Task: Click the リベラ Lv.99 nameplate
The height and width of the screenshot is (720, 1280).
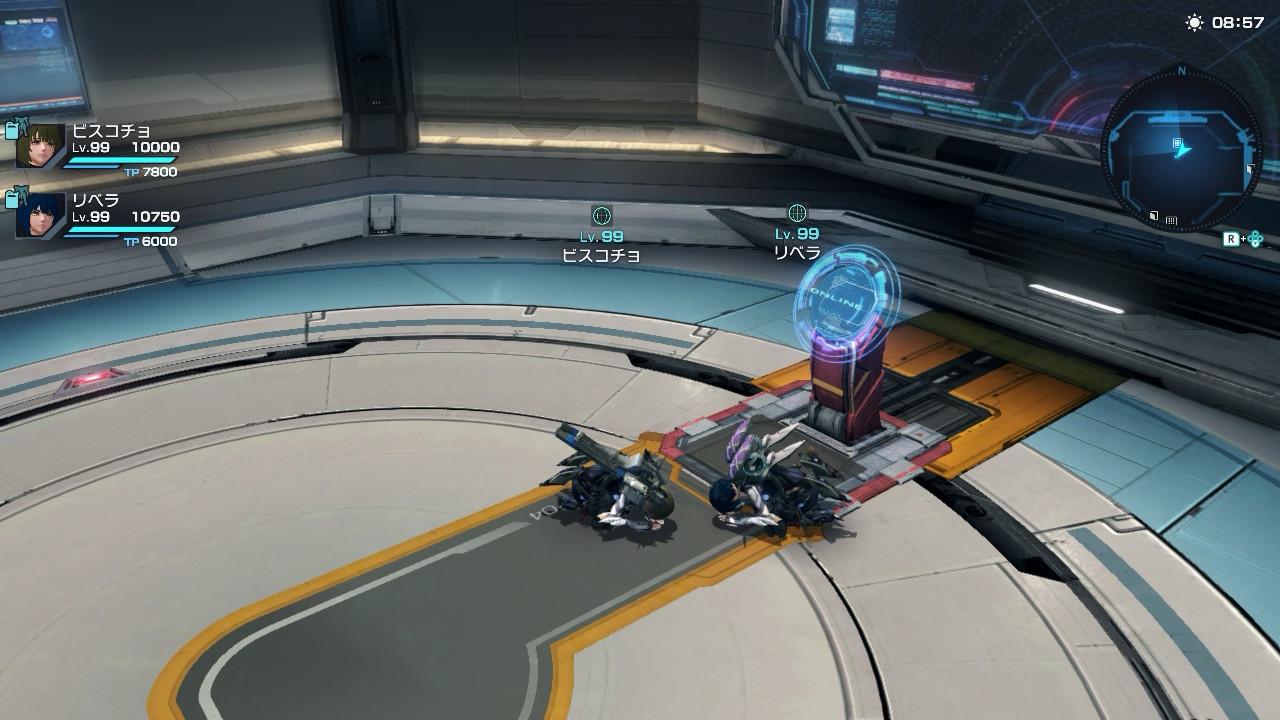Action: (797, 243)
